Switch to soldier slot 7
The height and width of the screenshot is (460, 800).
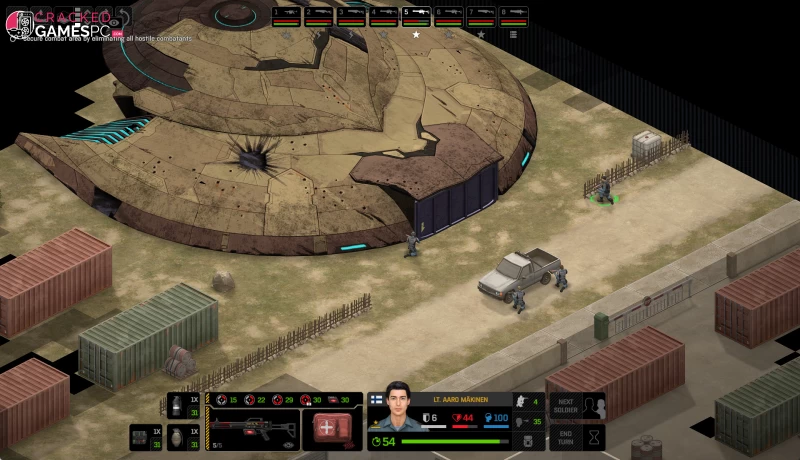[481, 16]
